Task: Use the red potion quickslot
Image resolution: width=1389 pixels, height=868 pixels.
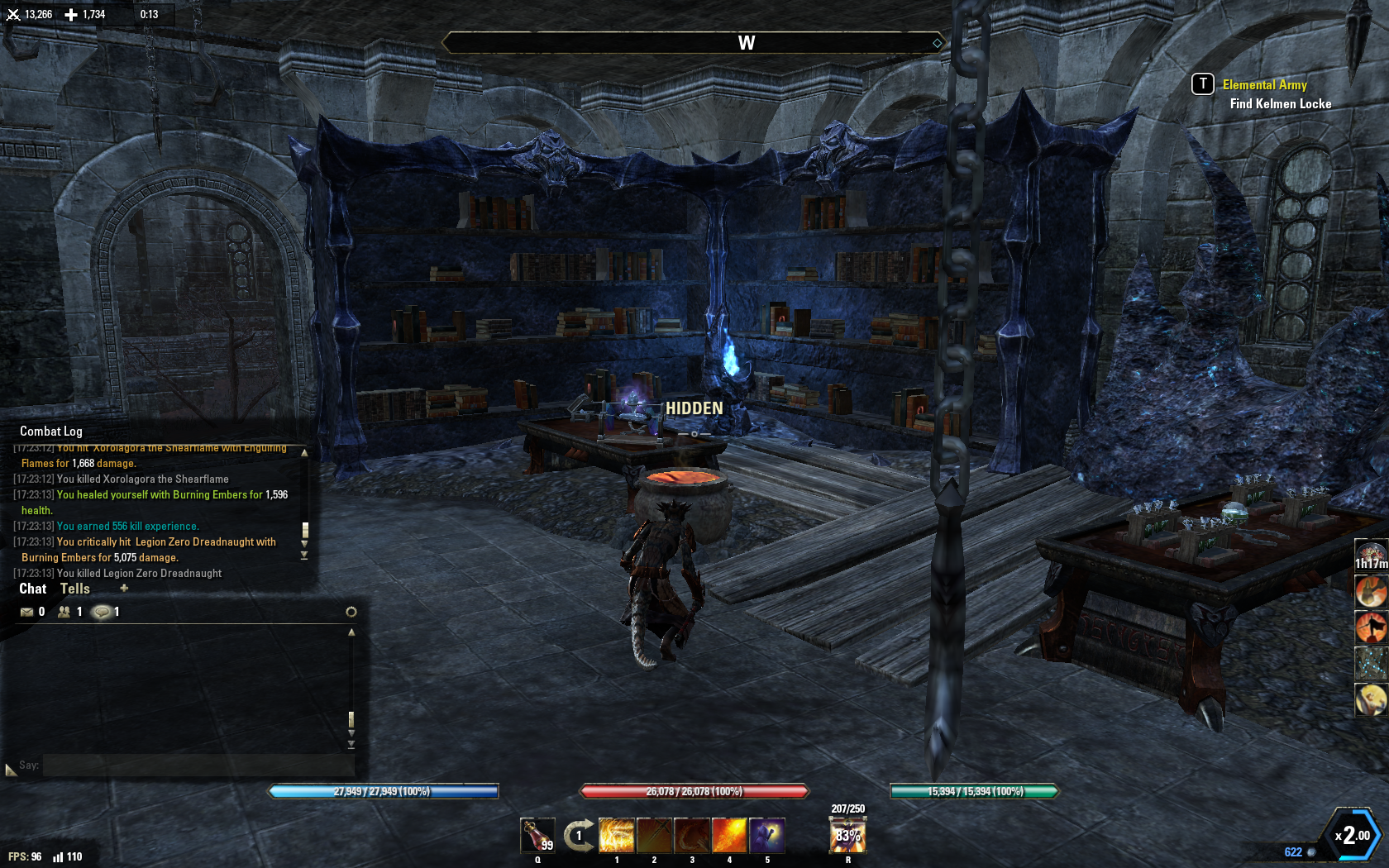Action: point(537,835)
